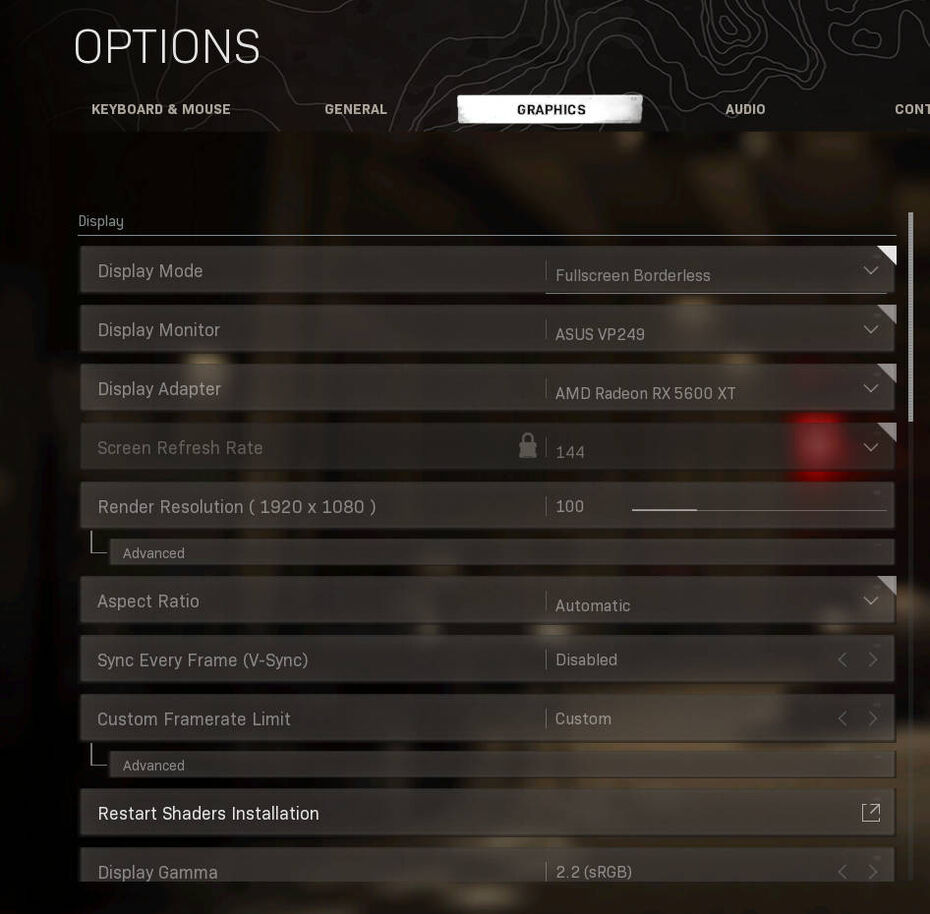
Task: Click the right arrow for V-Sync
Action: tap(873, 660)
